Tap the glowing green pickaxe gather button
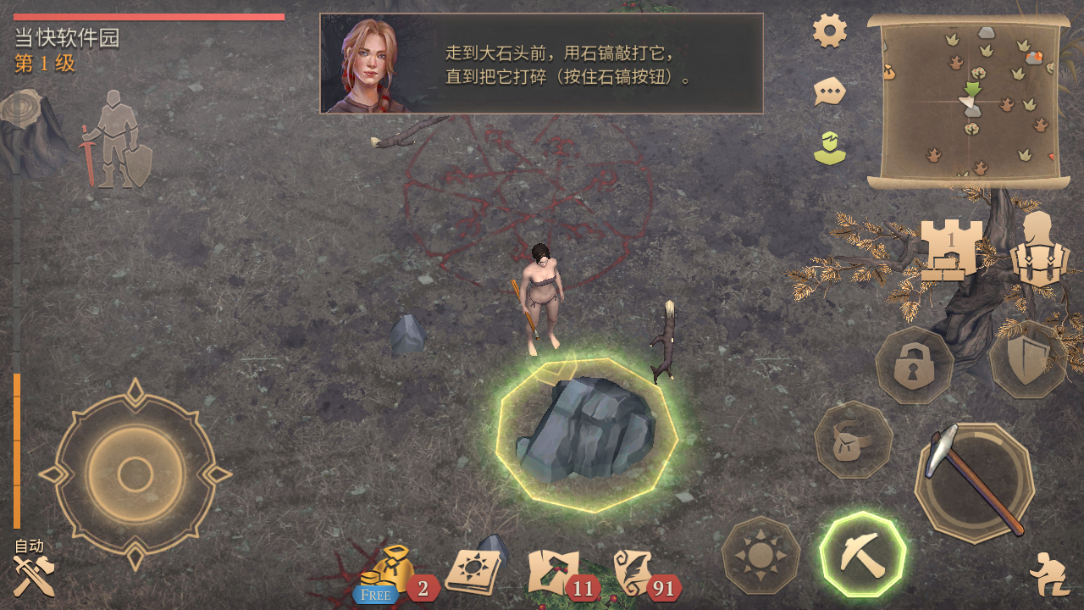The image size is (1084, 610). point(862,555)
